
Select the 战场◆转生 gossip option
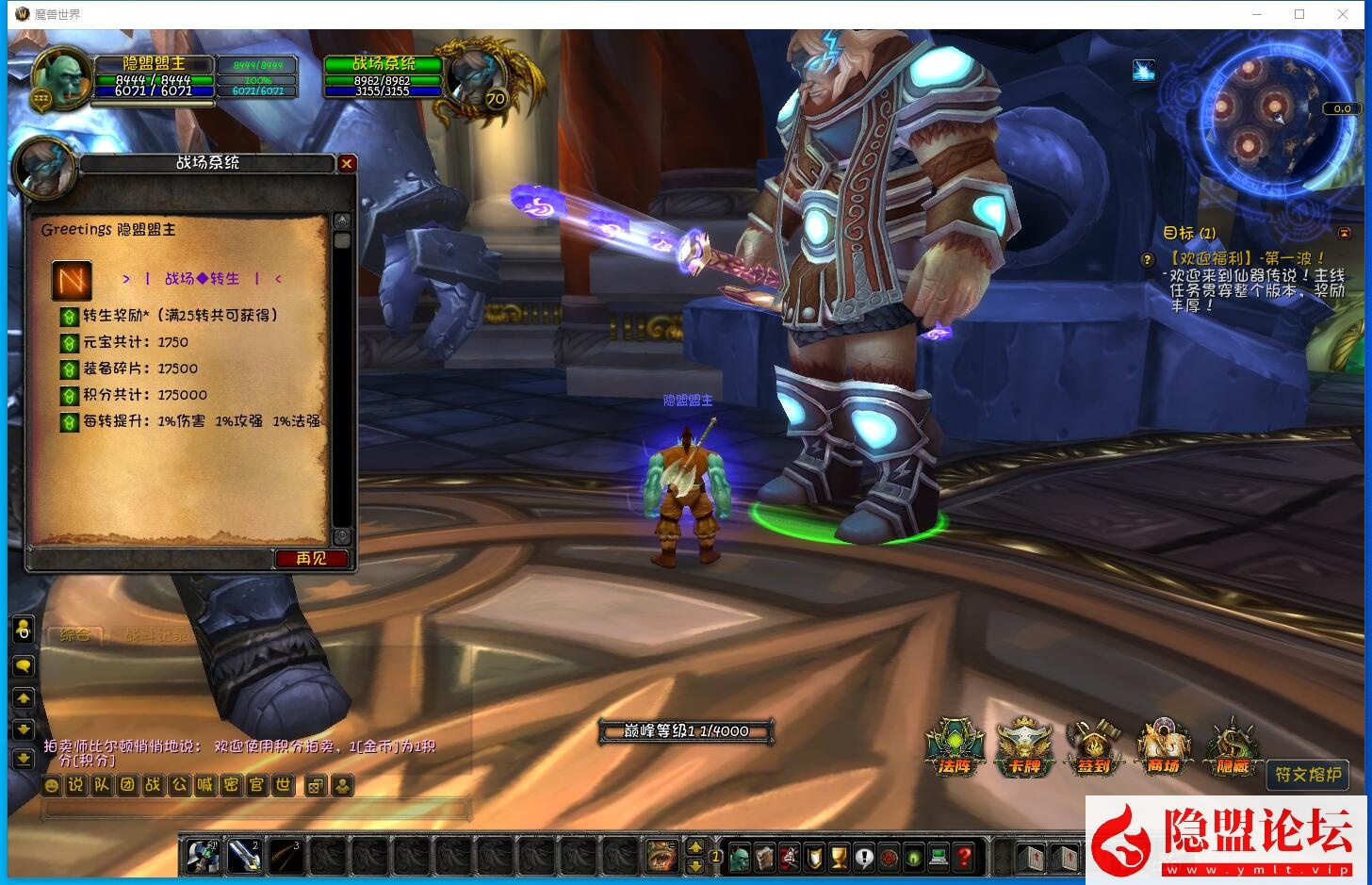(x=202, y=279)
